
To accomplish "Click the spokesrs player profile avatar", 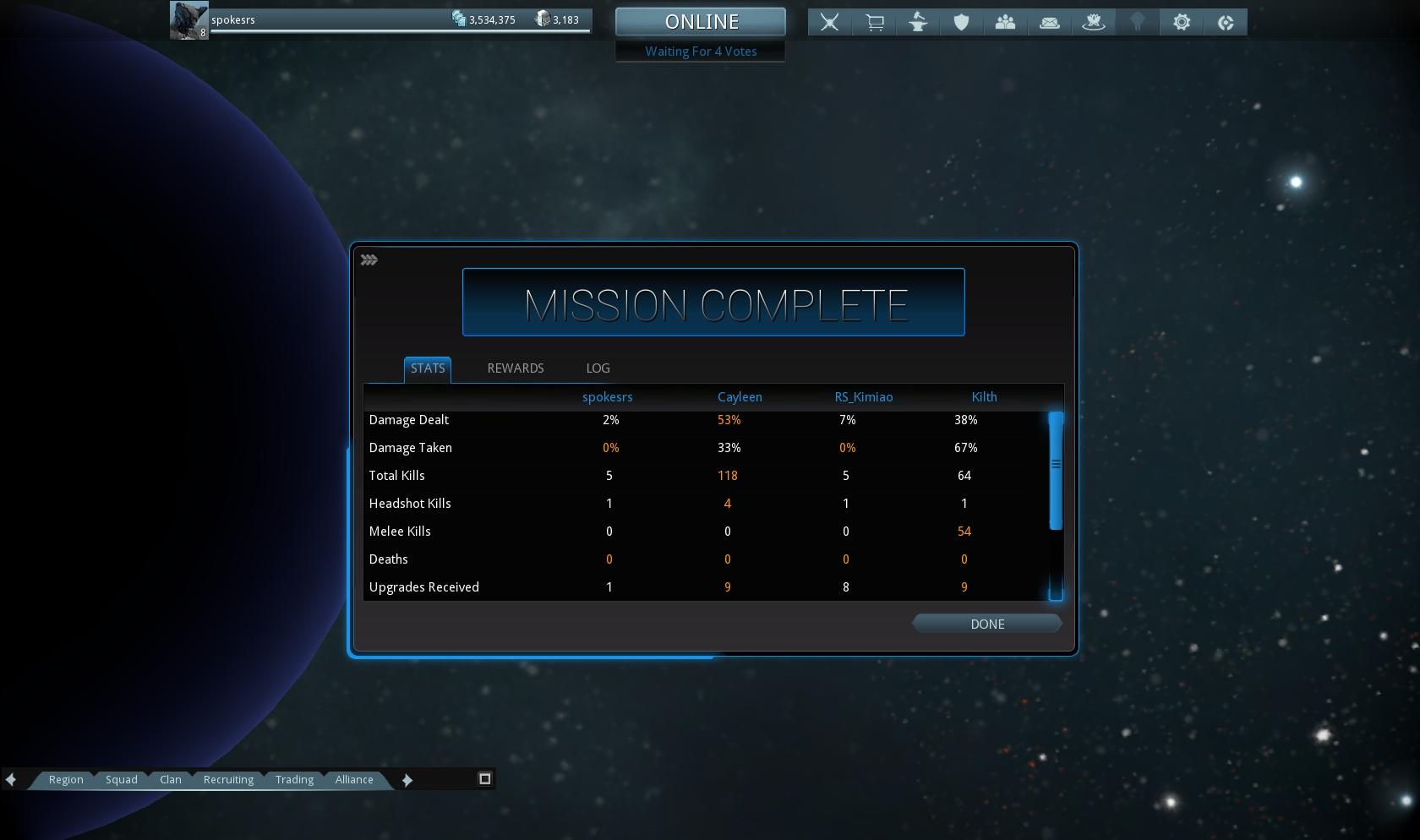I will coord(188,20).
